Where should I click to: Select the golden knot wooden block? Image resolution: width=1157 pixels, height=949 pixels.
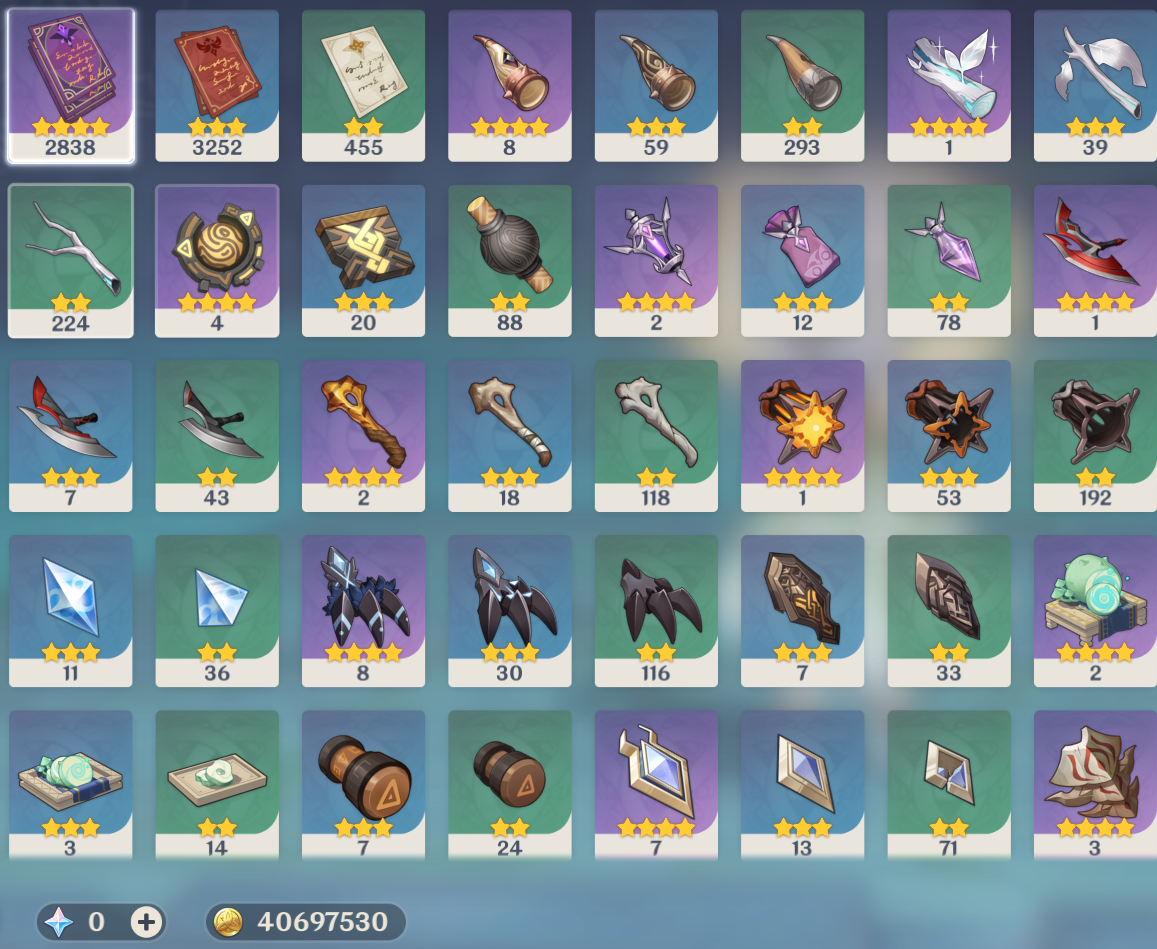(363, 260)
